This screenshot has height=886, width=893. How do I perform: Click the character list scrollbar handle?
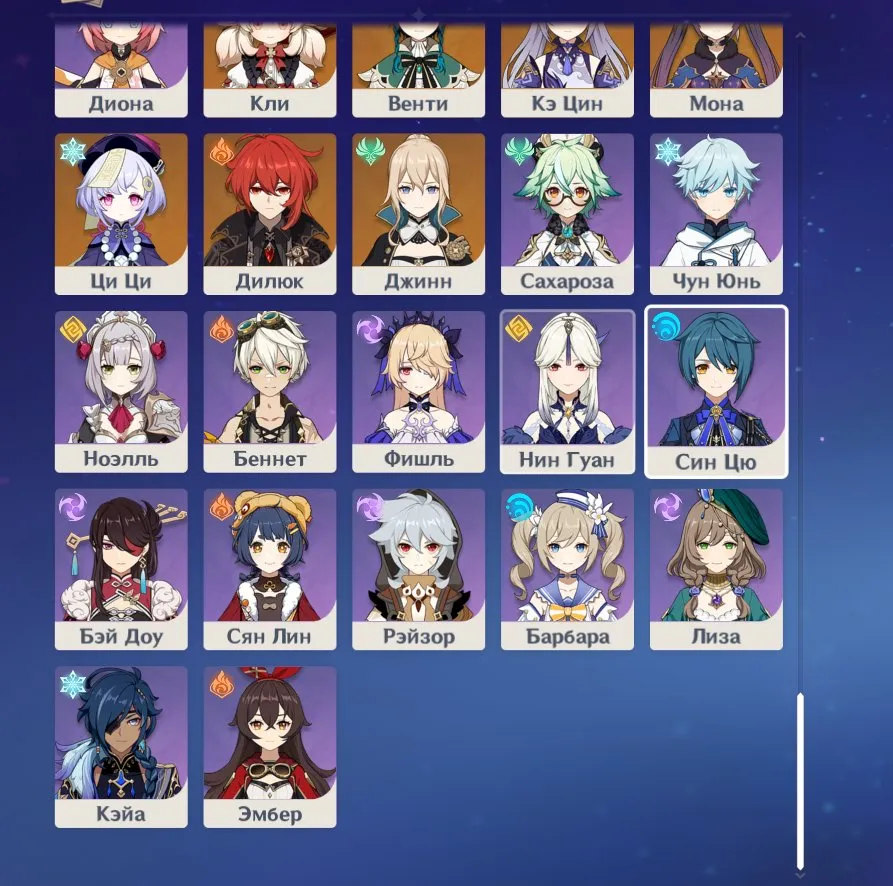(800, 780)
